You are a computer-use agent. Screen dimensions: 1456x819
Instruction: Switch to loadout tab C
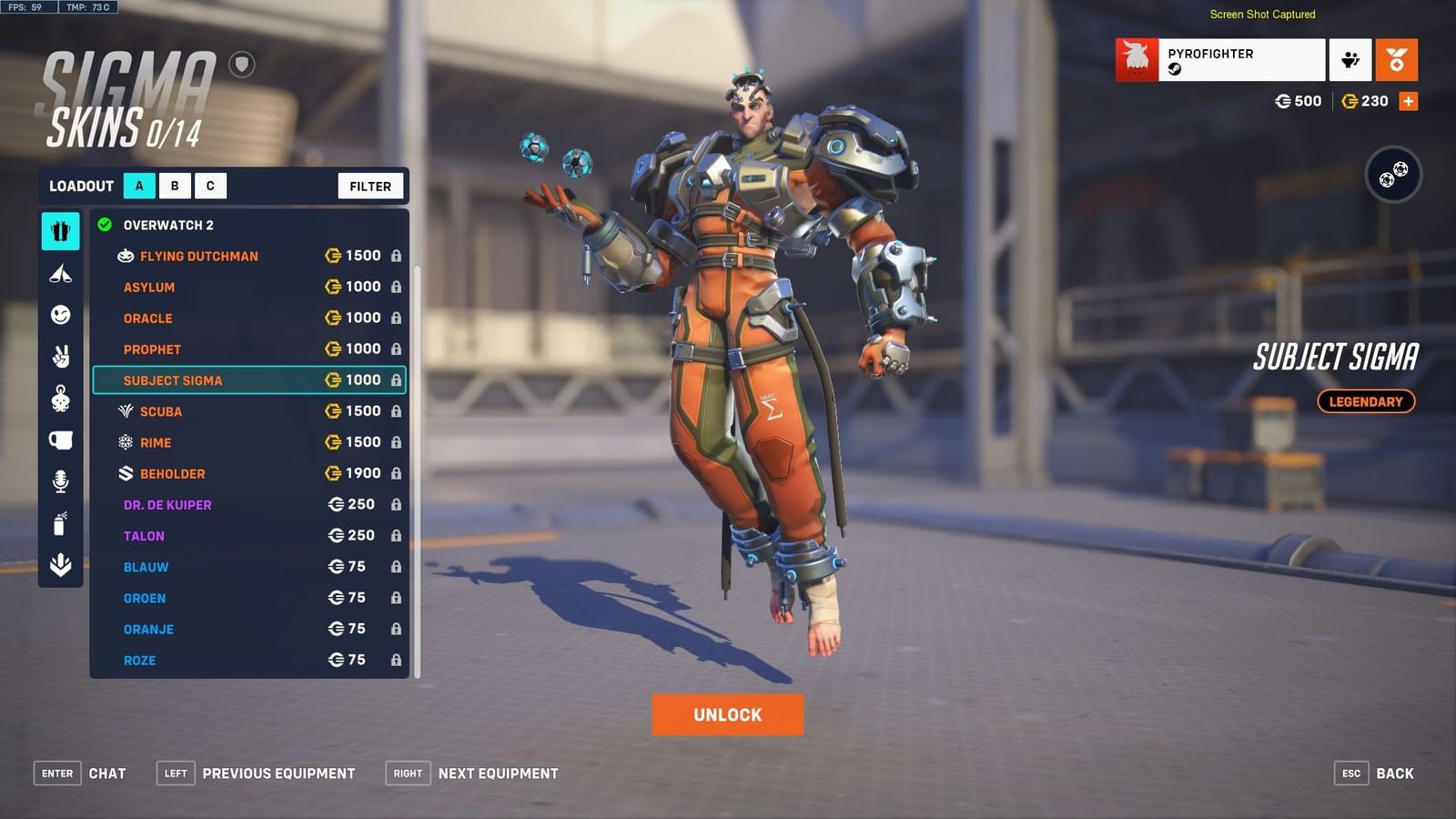(x=210, y=186)
